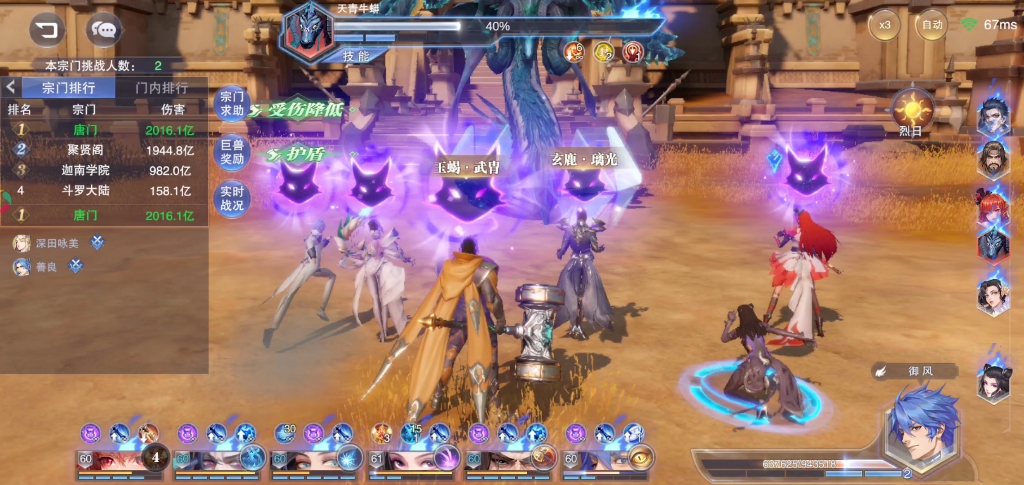The width and height of the screenshot is (1024, 485).
Task: Open the 巨兽奖励 rewards button
Action: click(232, 152)
